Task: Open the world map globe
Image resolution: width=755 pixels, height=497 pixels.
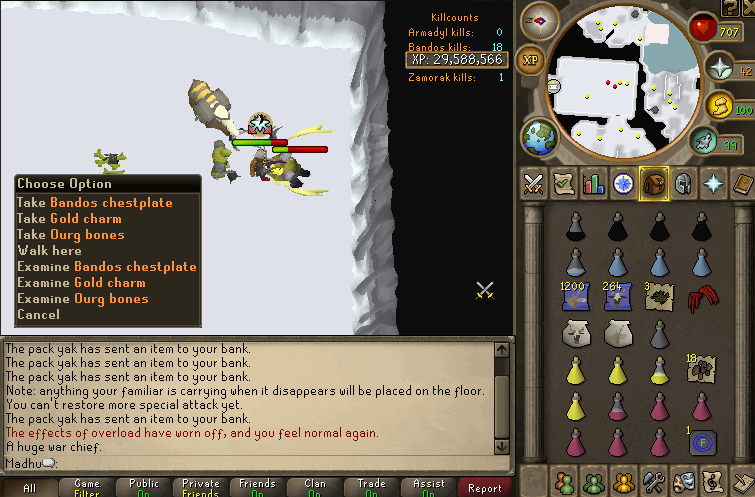Action: tap(538, 137)
